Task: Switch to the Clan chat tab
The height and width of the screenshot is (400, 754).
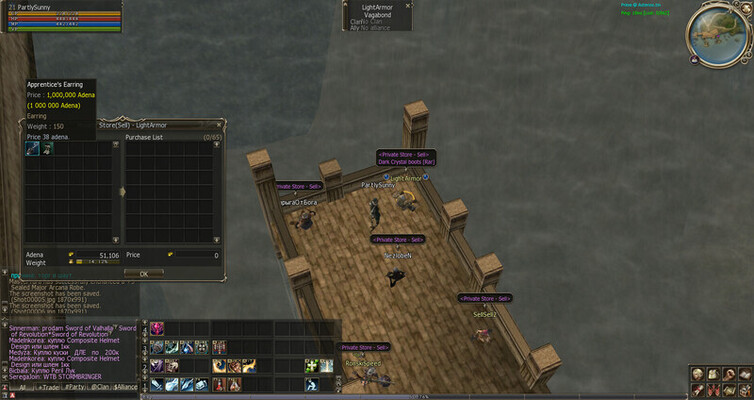Action: tap(101, 386)
